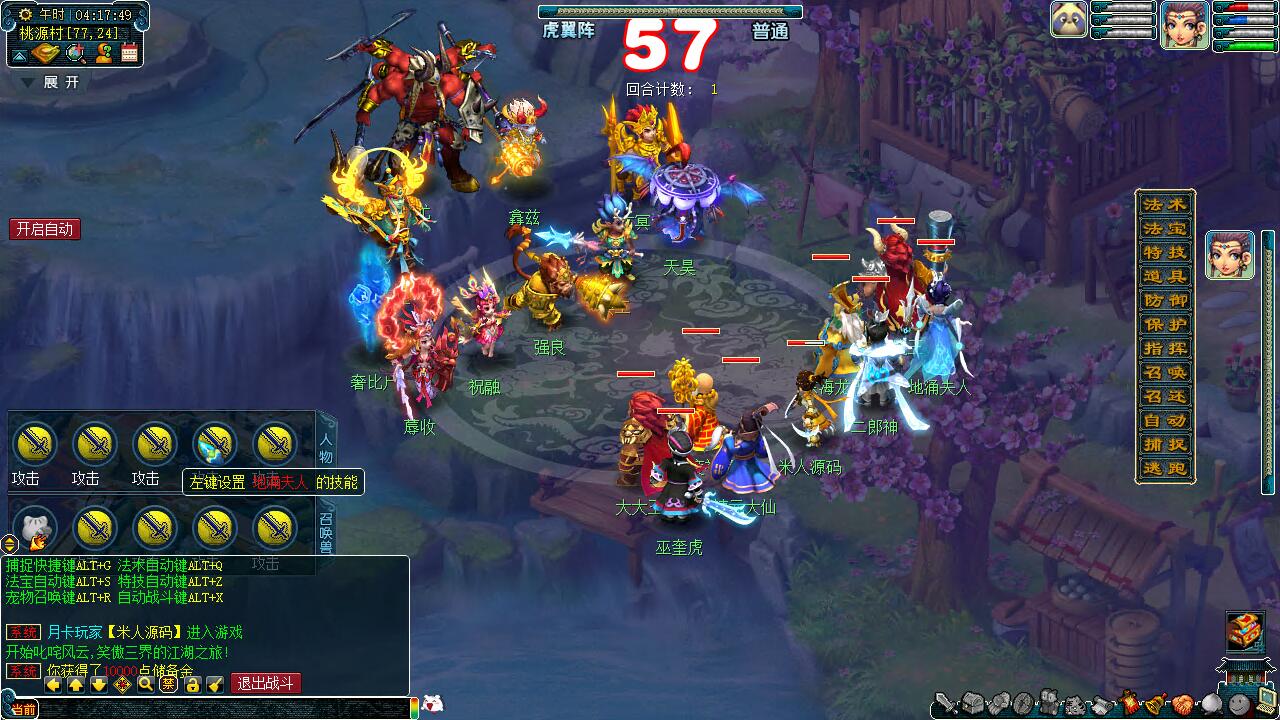The image size is (1280, 720).
Task: Select the 特技 special skill command
Action: (1165, 252)
